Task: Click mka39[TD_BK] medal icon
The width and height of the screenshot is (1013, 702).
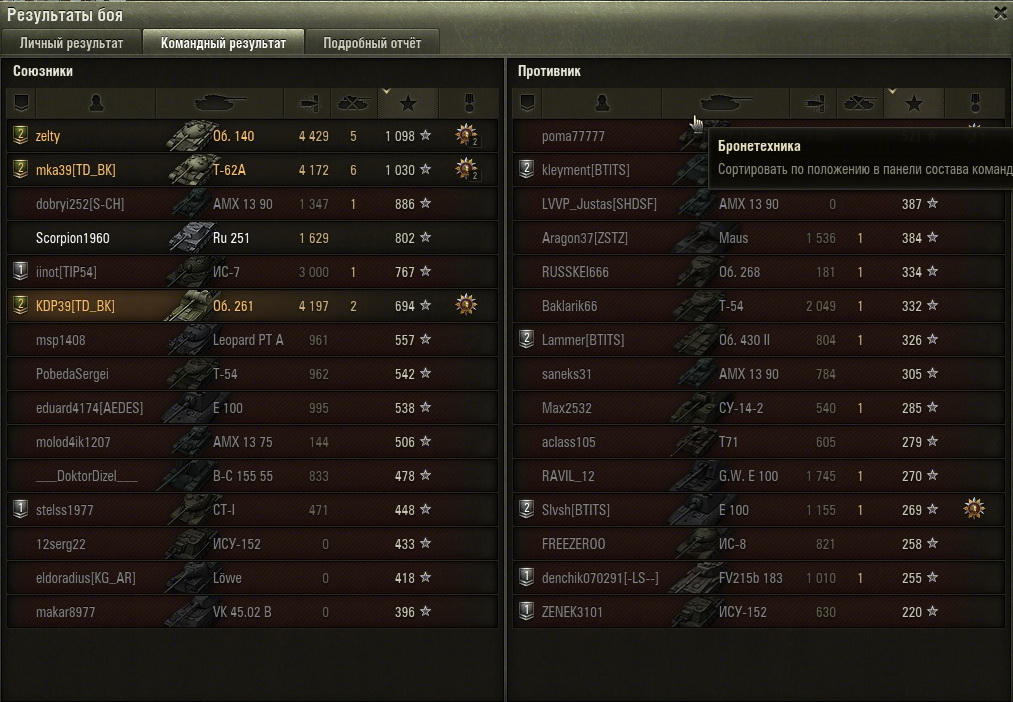Action: click(466, 170)
